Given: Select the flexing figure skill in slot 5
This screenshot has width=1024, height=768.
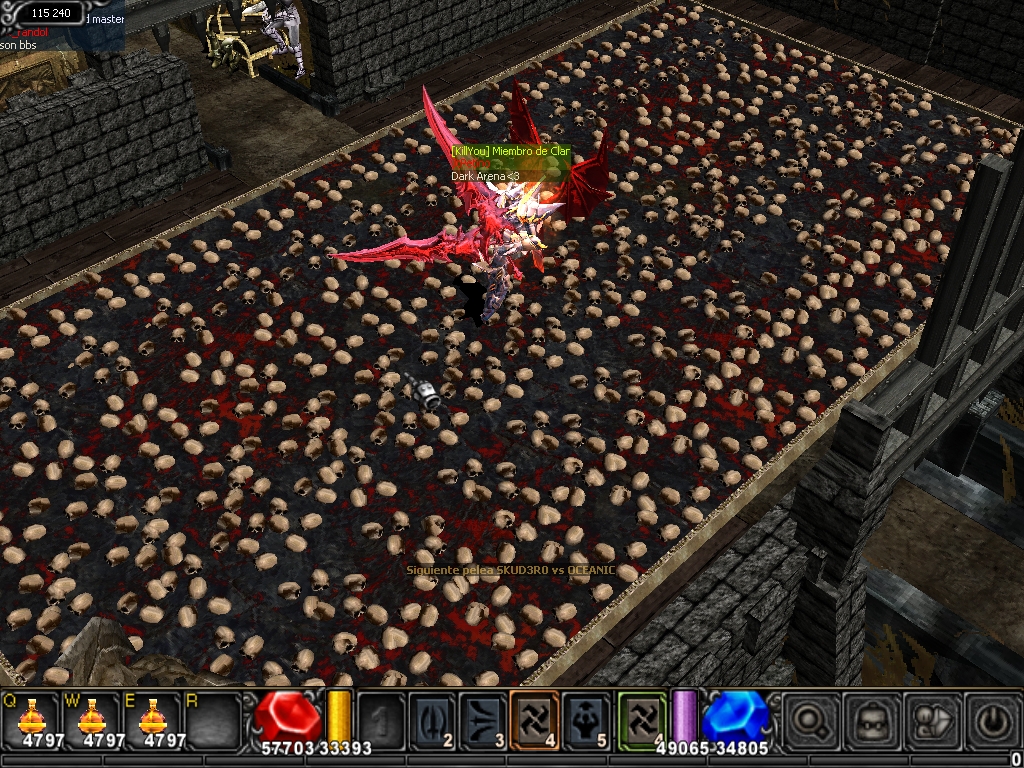Looking at the screenshot, I should click(587, 718).
